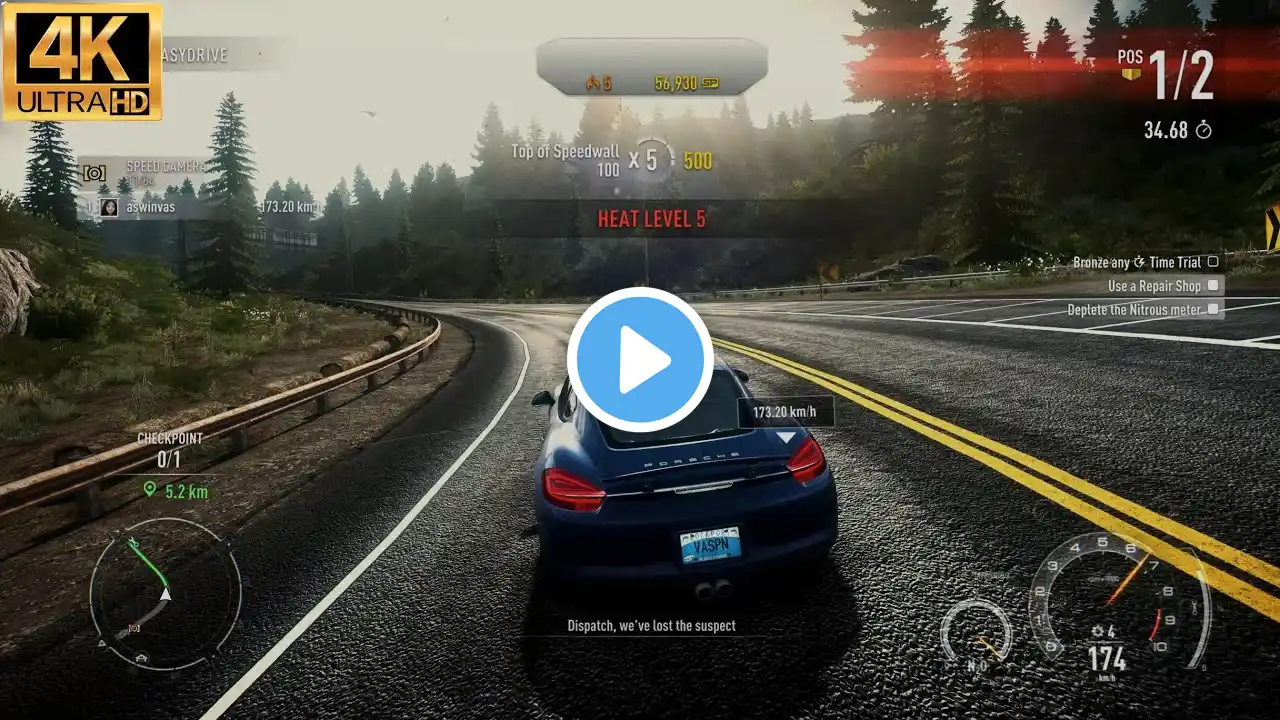Select the aswinvas speed camera leaderboard row
The height and width of the screenshot is (720, 1280).
point(200,207)
